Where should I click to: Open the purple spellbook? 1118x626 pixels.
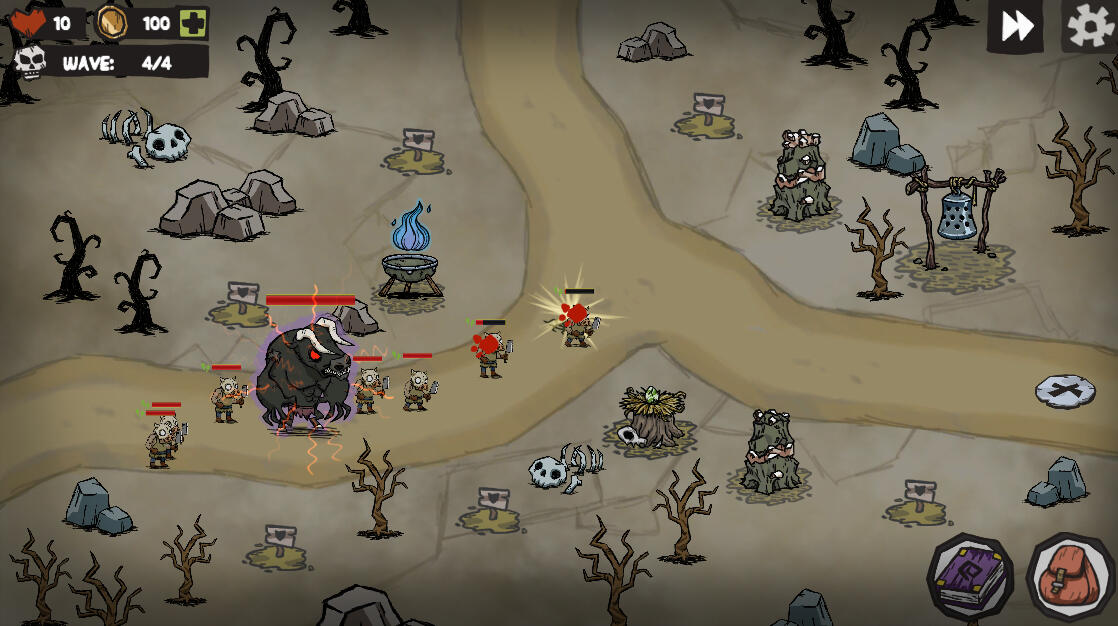click(x=969, y=576)
